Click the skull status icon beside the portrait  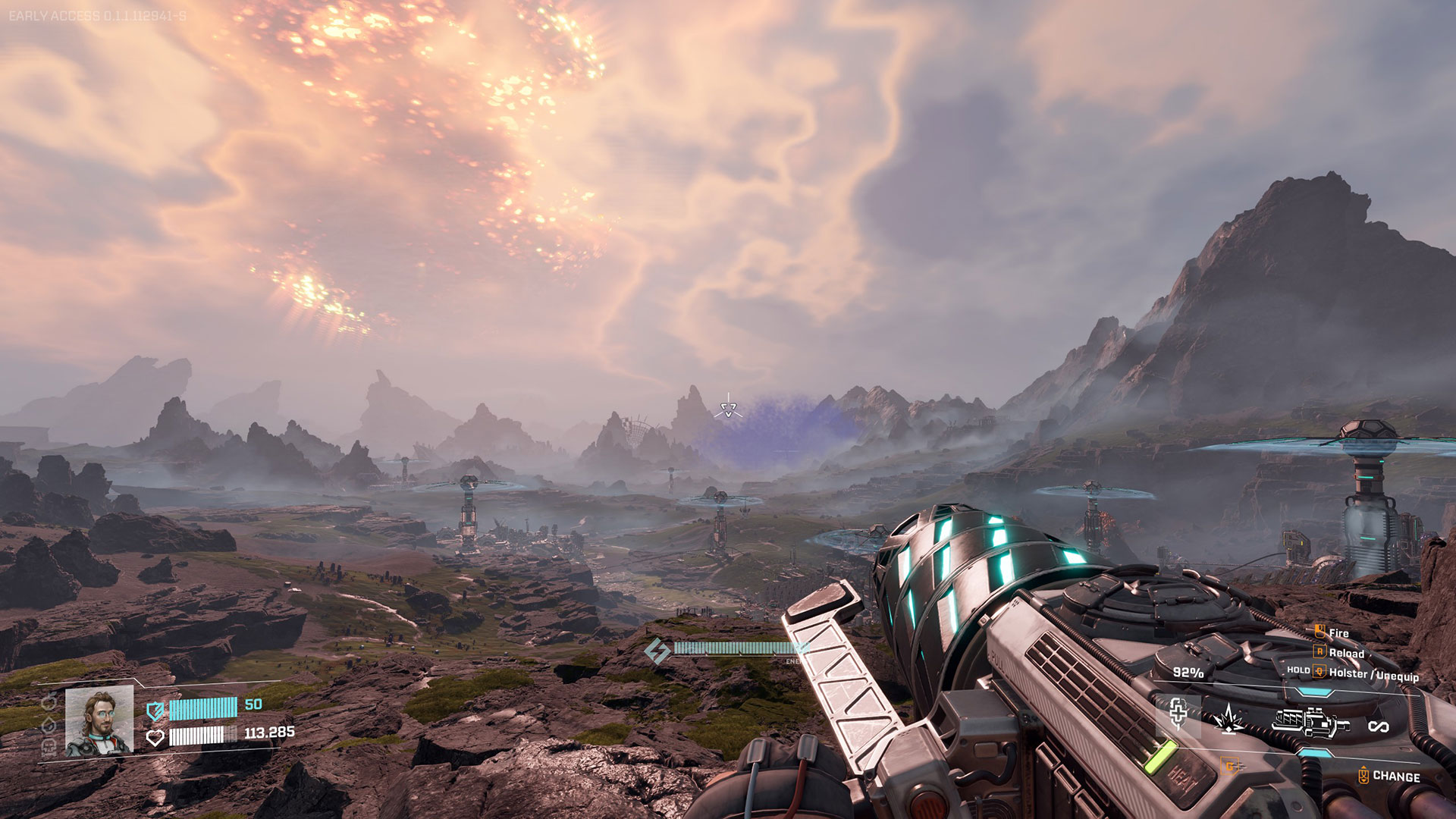[49, 748]
